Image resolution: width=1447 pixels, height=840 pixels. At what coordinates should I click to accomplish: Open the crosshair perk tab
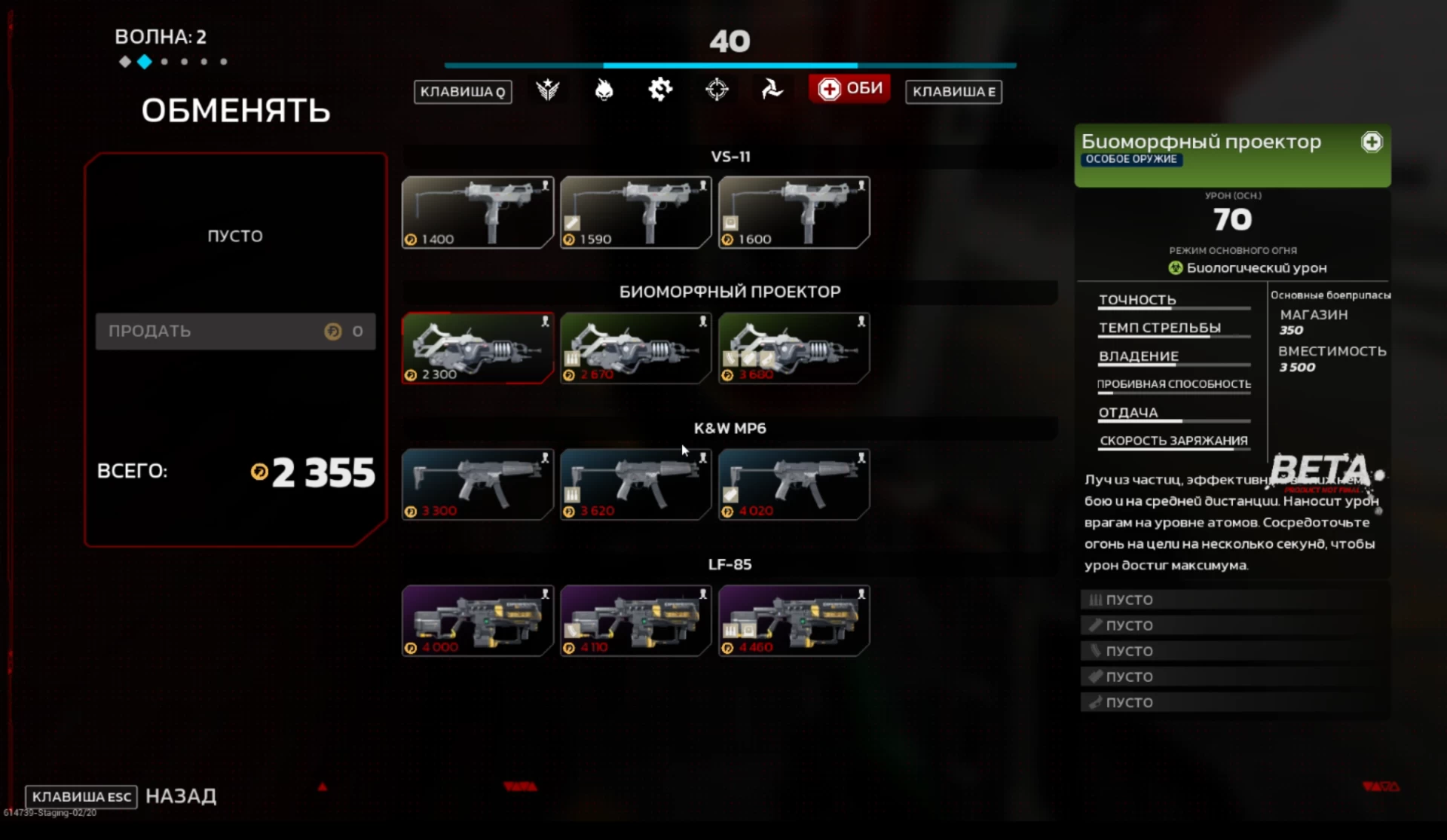[x=717, y=90]
